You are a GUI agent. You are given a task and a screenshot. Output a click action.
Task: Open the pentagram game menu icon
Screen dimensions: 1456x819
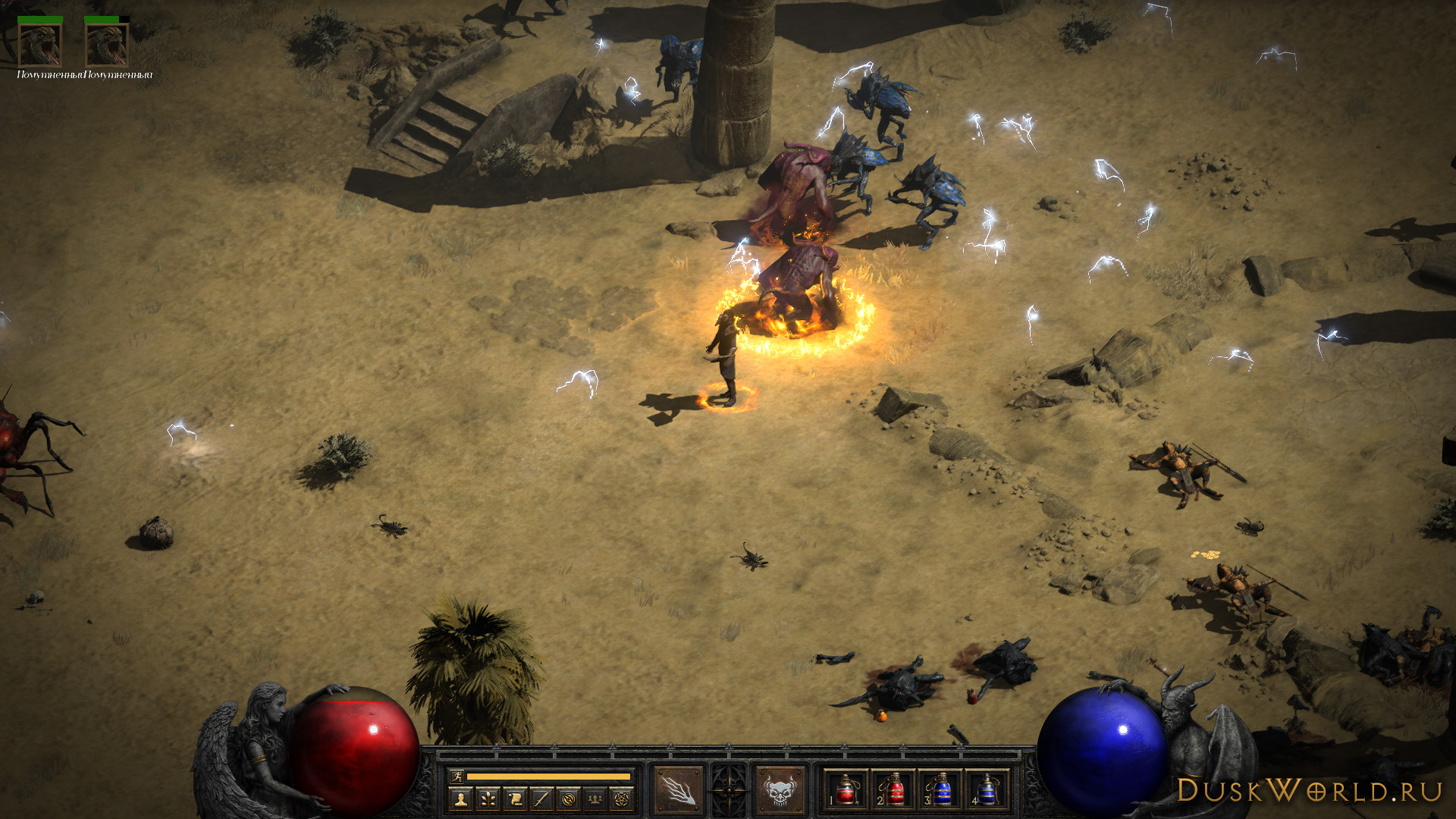(x=622, y=799)
